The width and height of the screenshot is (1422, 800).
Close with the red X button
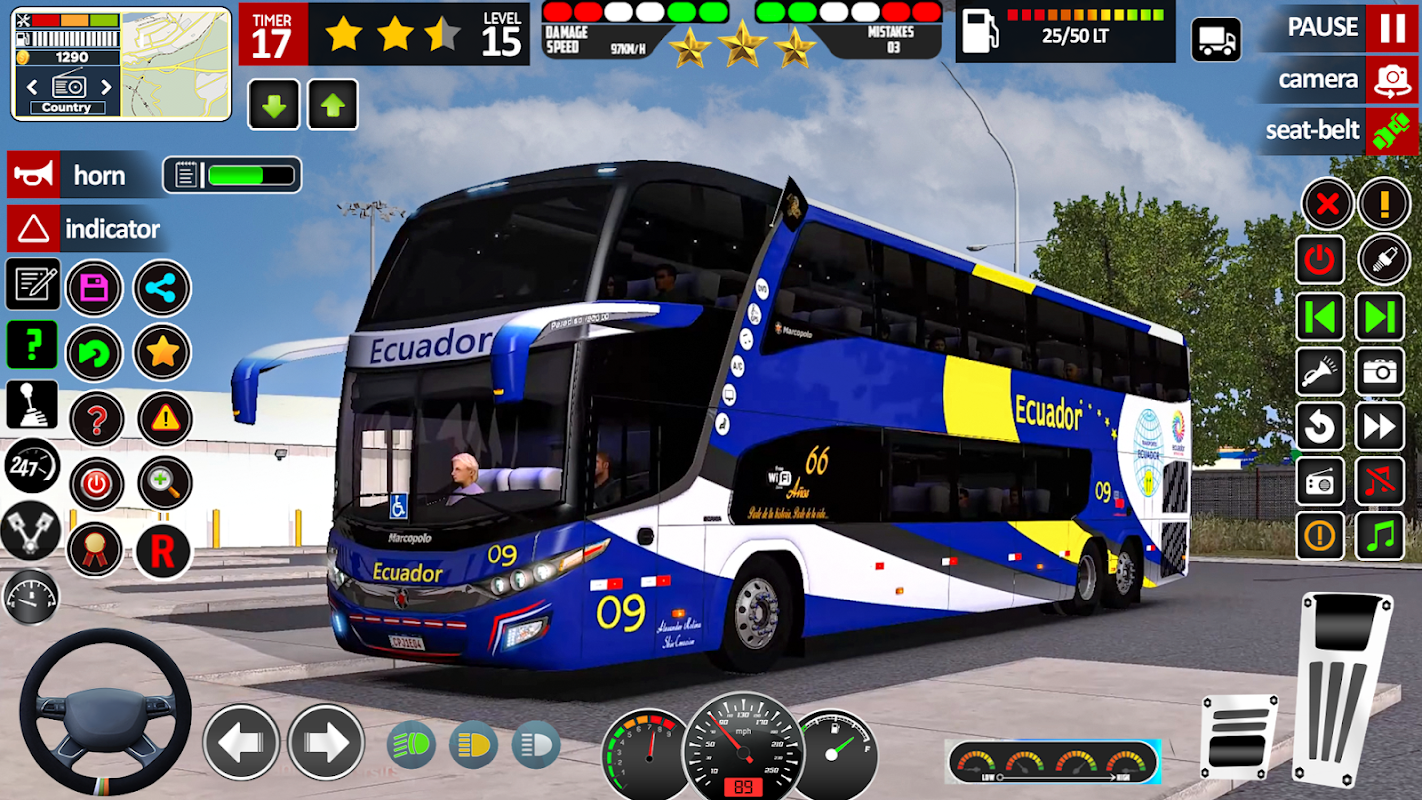[1327, 205]
